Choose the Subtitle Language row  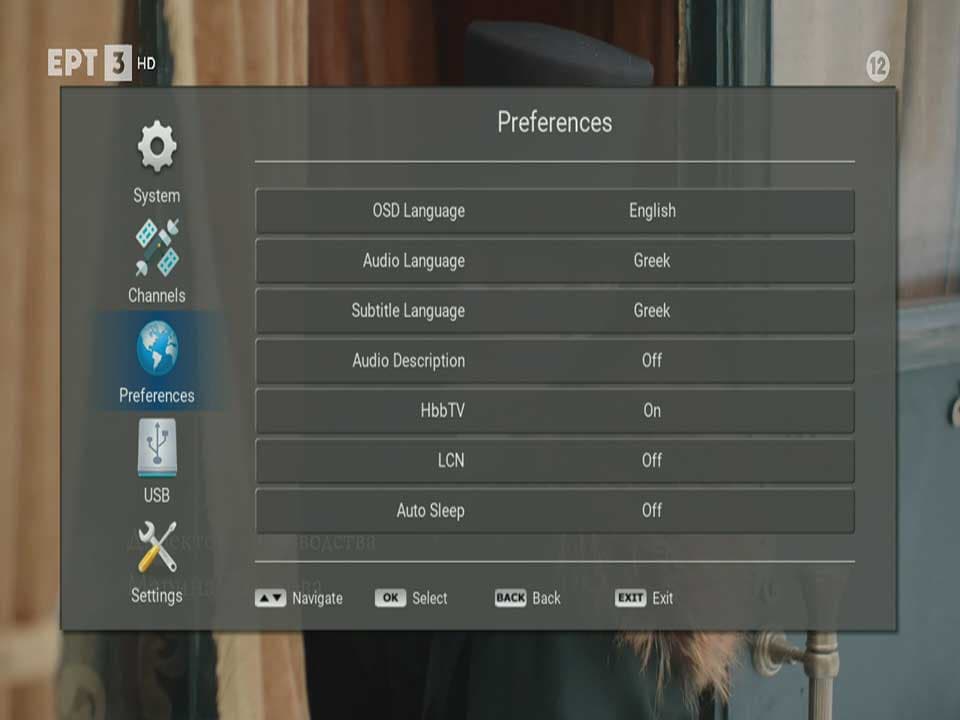[x=554, y=311]
